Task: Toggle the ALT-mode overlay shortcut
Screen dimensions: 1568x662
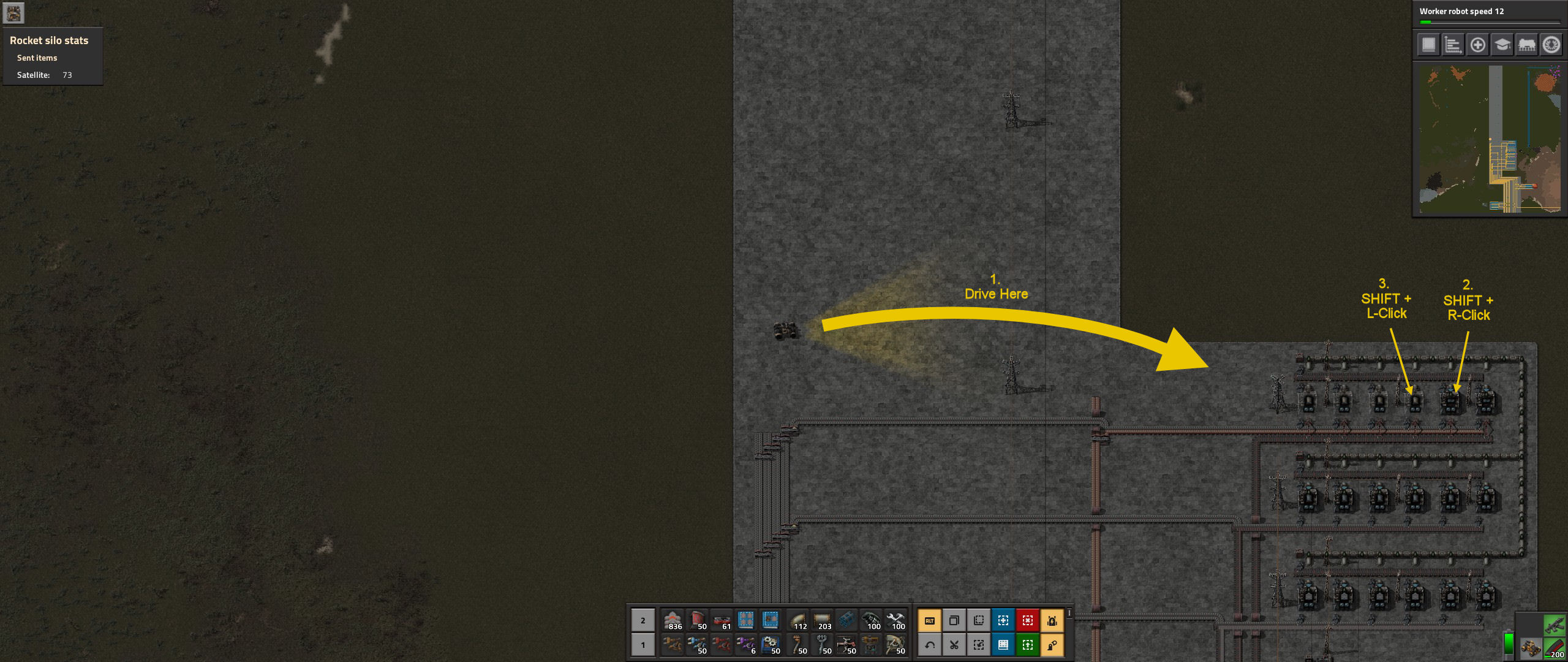Action: pyautogui.click(x=931, y=620)
